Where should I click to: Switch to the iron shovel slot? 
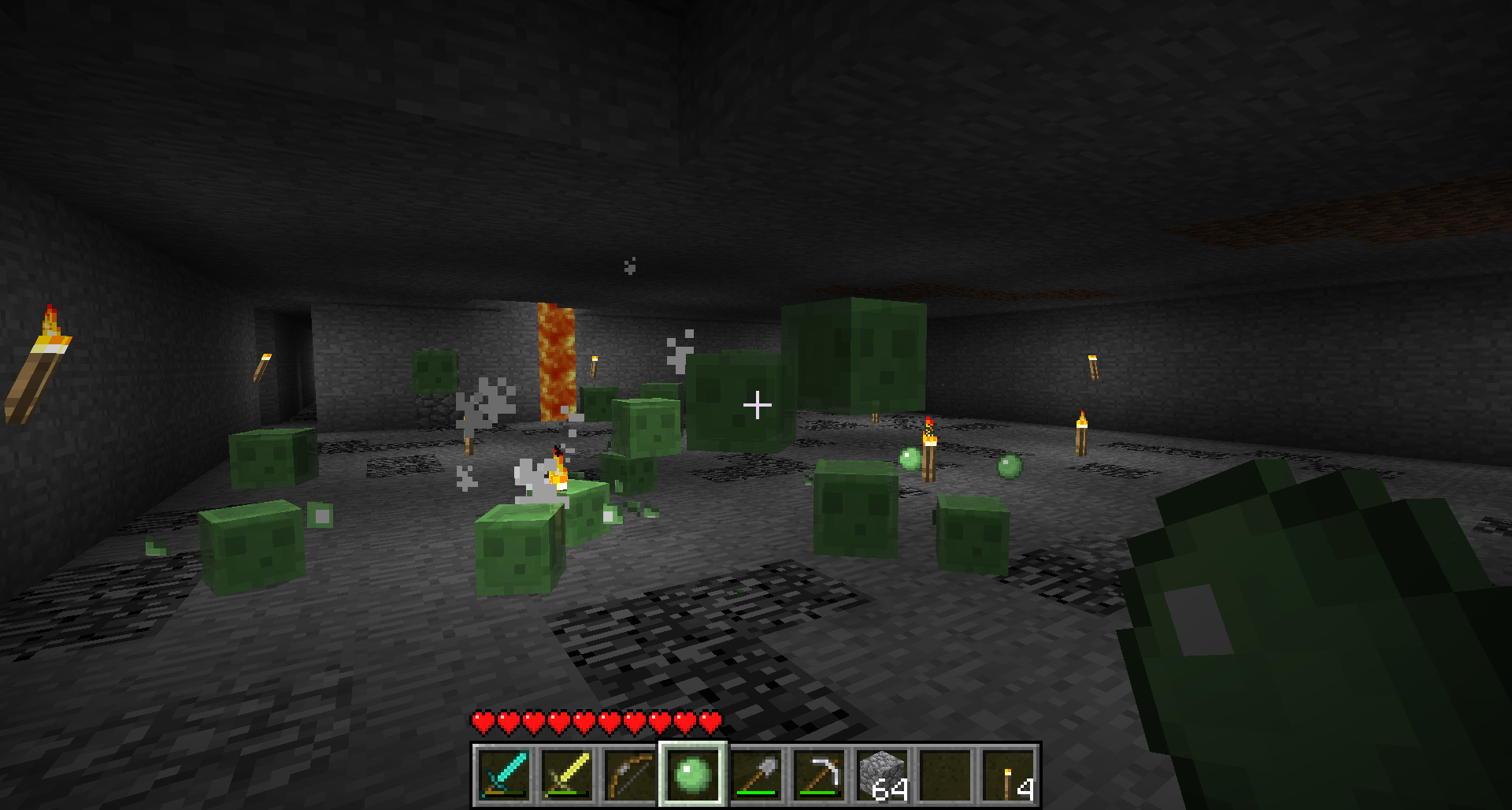tap(756, 775)
